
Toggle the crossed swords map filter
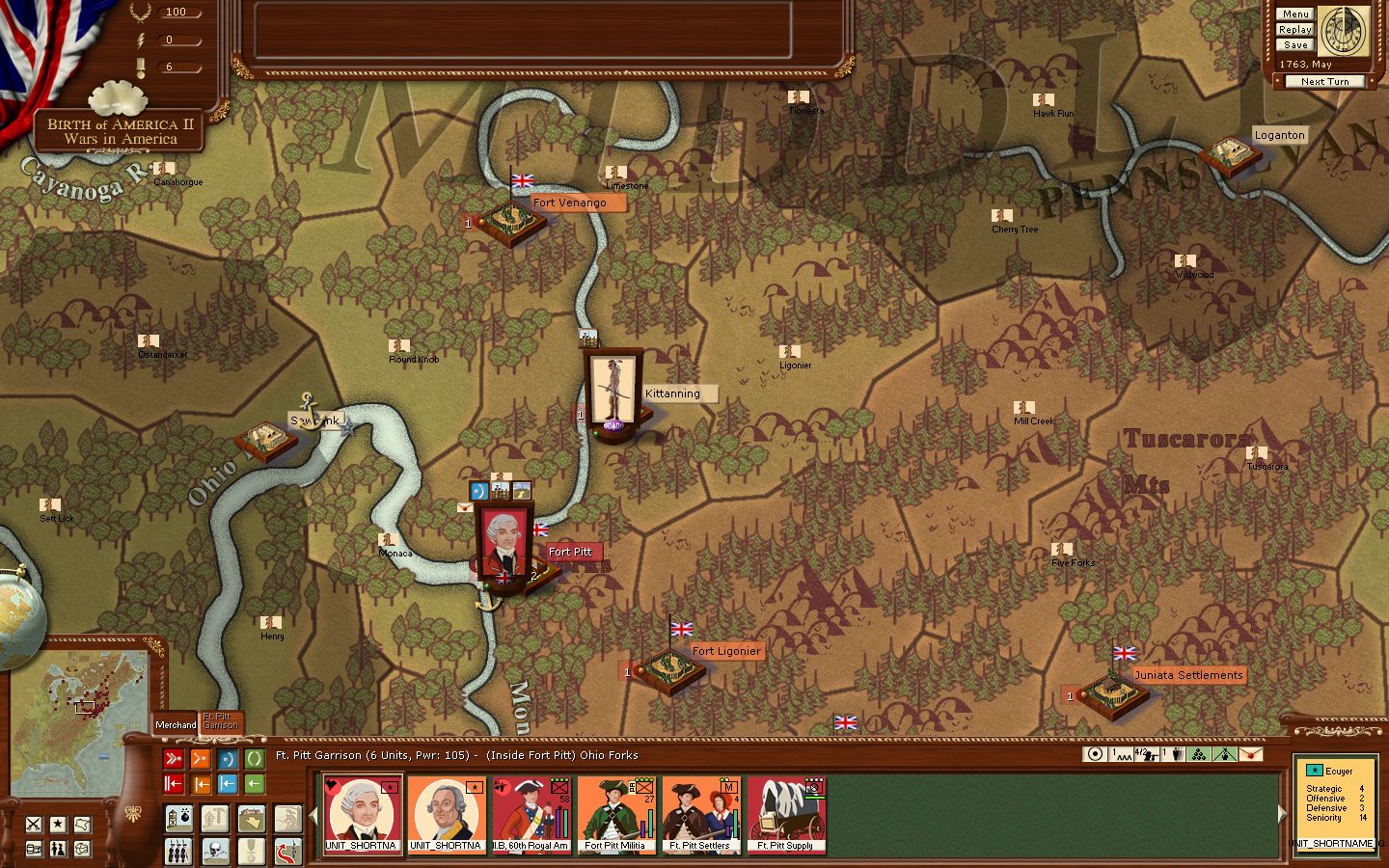(x=35, y=824)
